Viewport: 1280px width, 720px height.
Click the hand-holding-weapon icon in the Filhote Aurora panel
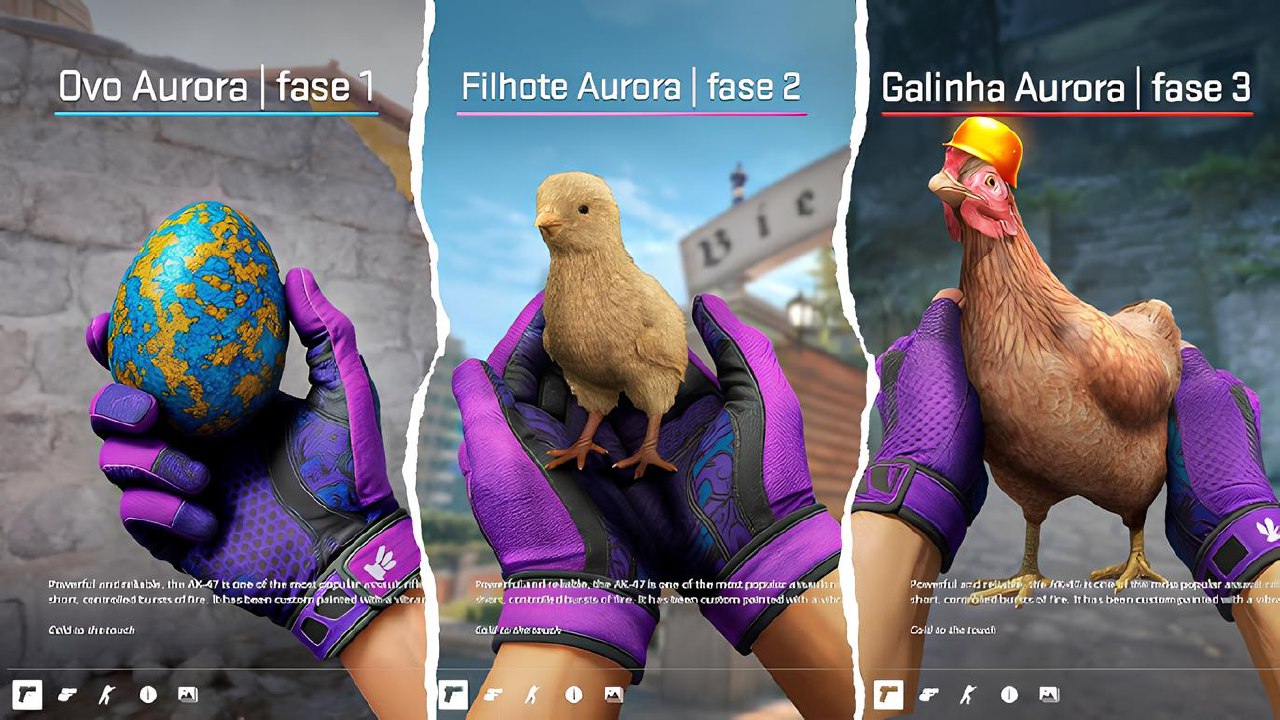(493, 694)
